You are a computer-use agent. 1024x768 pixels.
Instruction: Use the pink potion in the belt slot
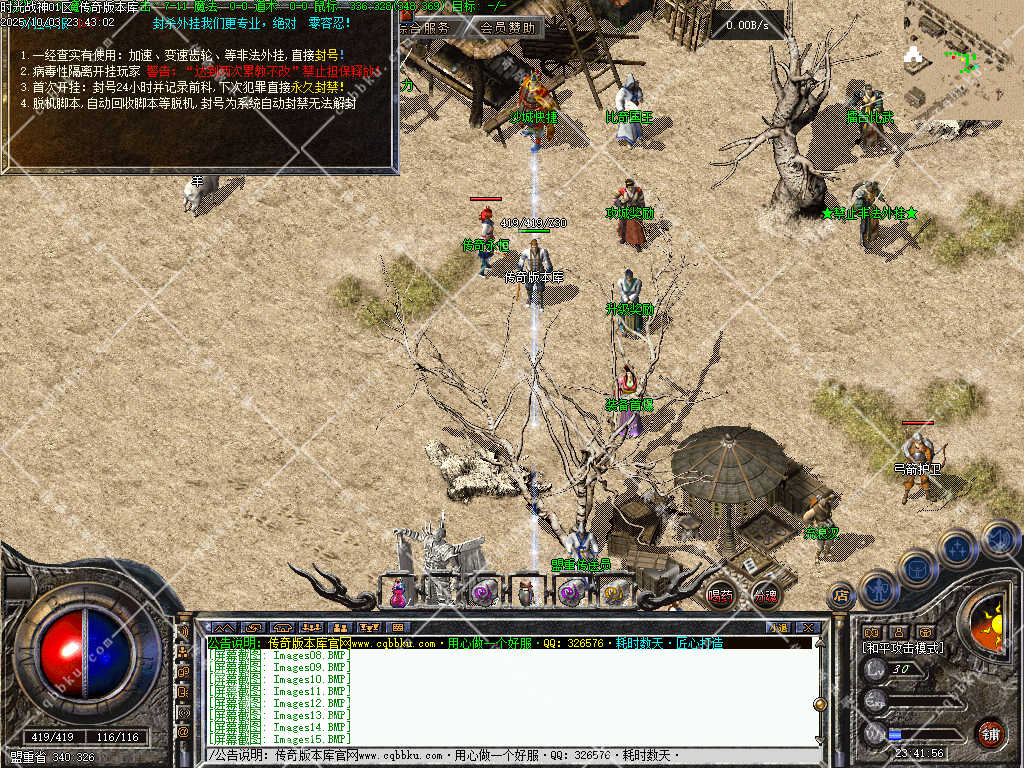click(398, 592)
